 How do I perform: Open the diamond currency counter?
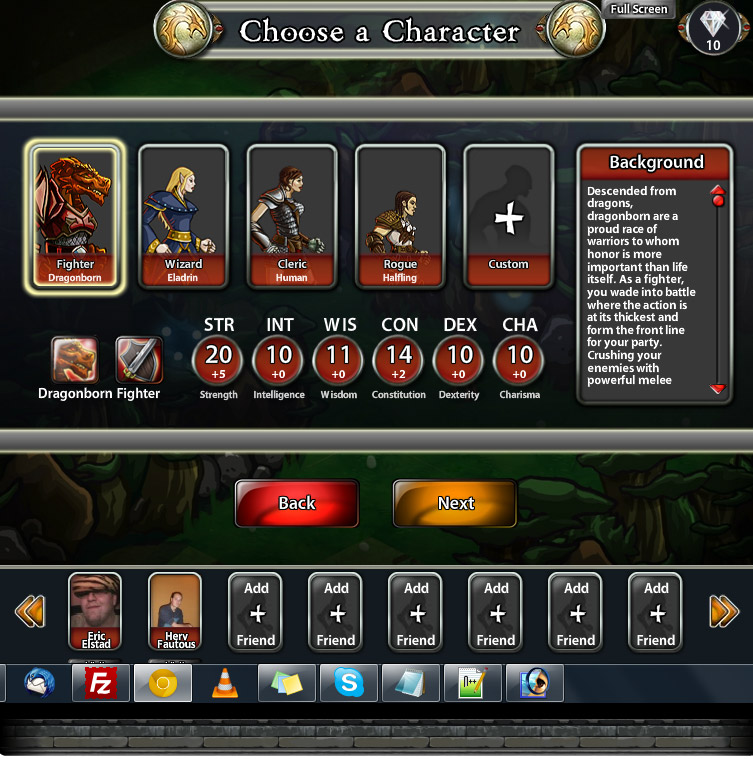tap(713, 28)
